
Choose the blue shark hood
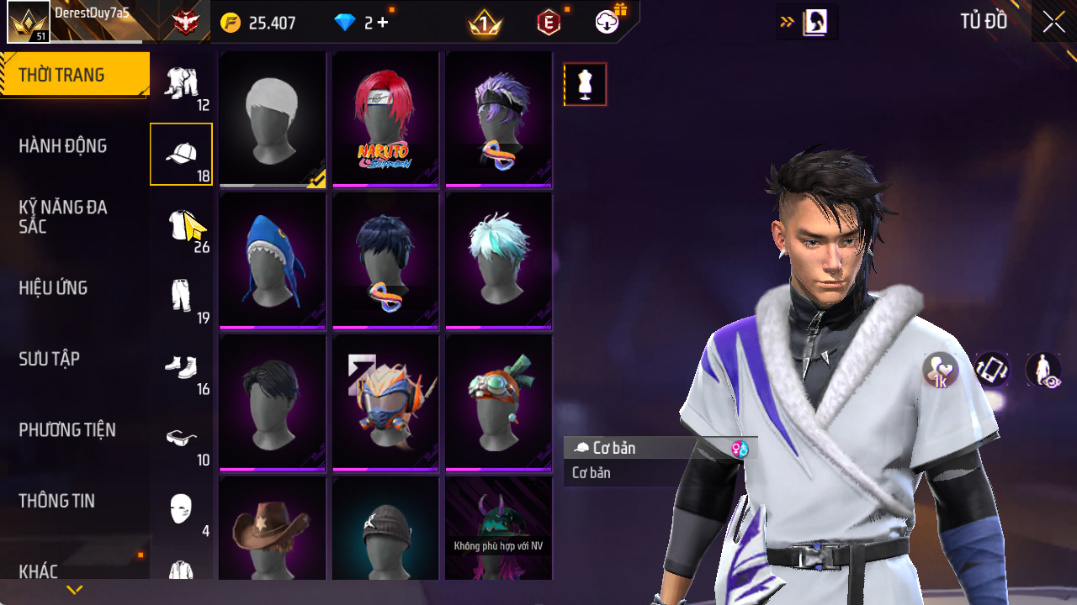(x=272, y=260)
